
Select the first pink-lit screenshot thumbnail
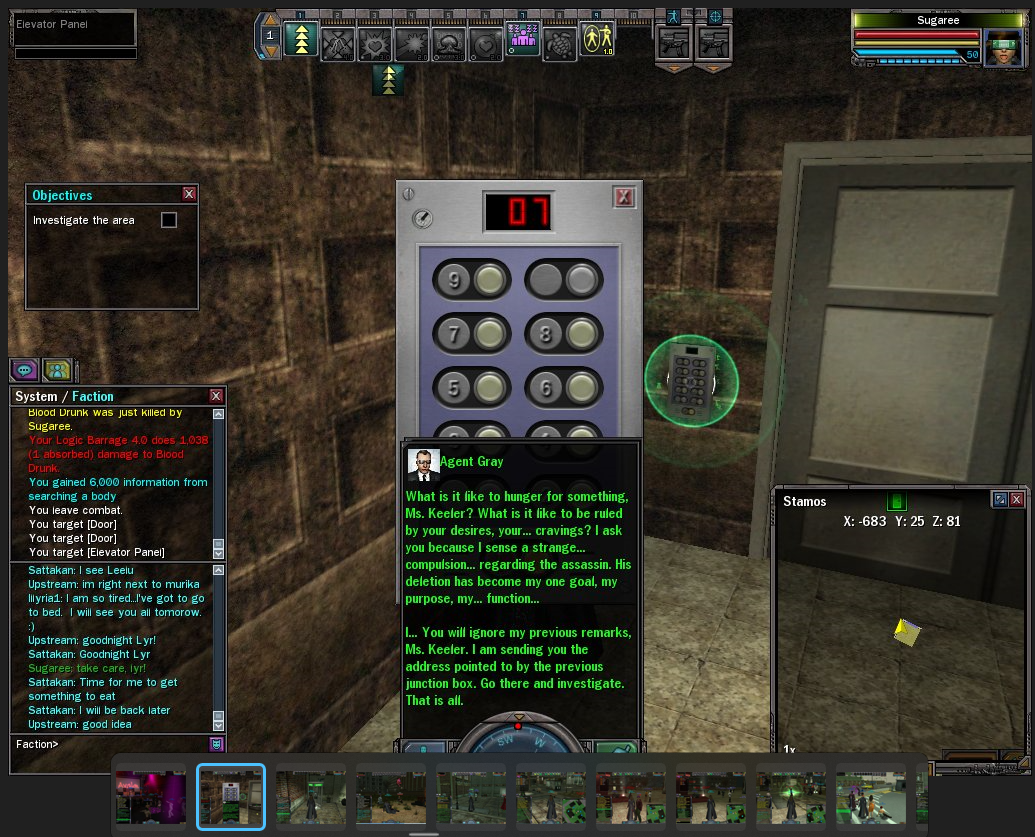[151, 796]
